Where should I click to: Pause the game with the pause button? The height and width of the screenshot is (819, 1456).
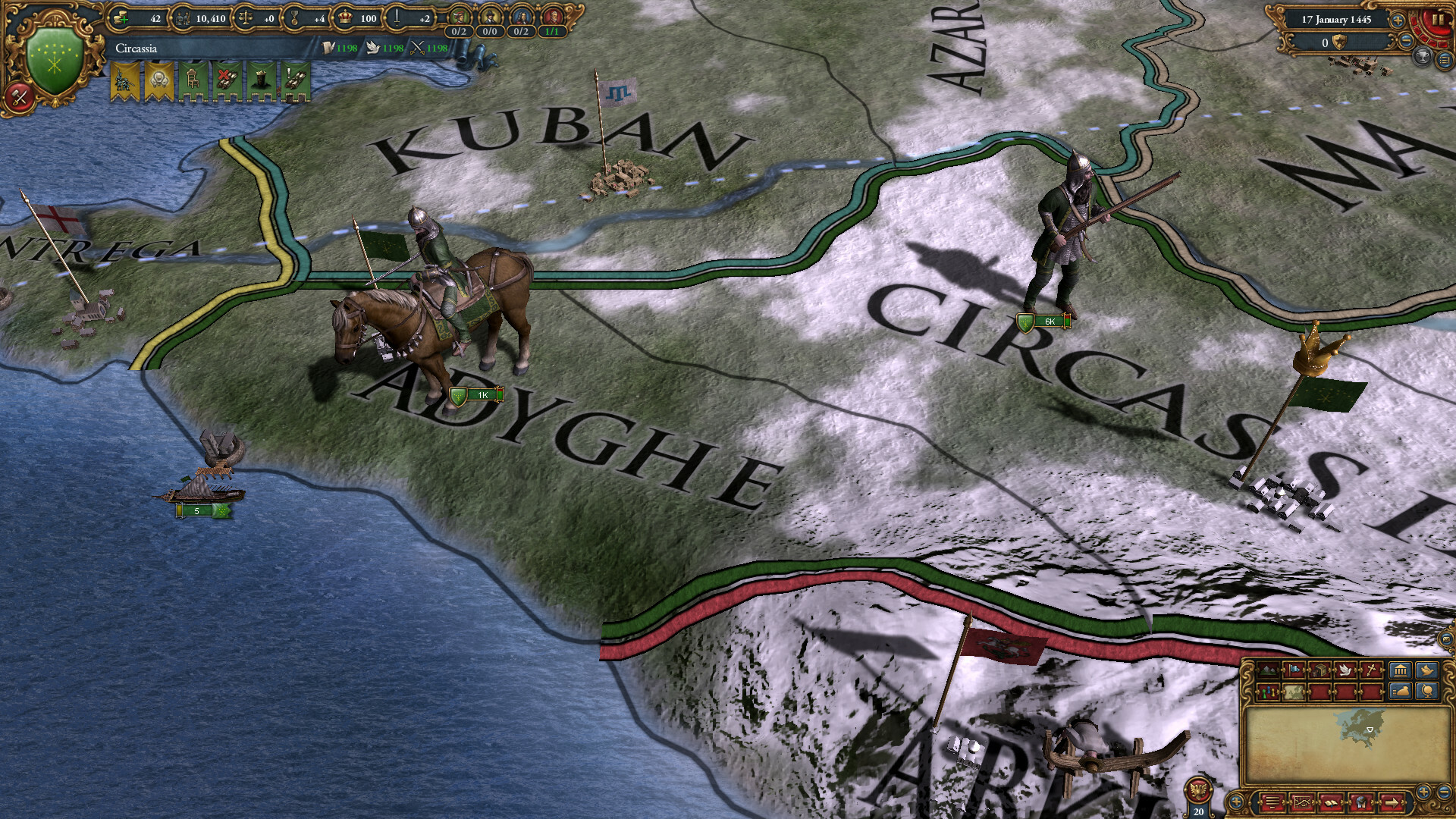point(1438,20)
